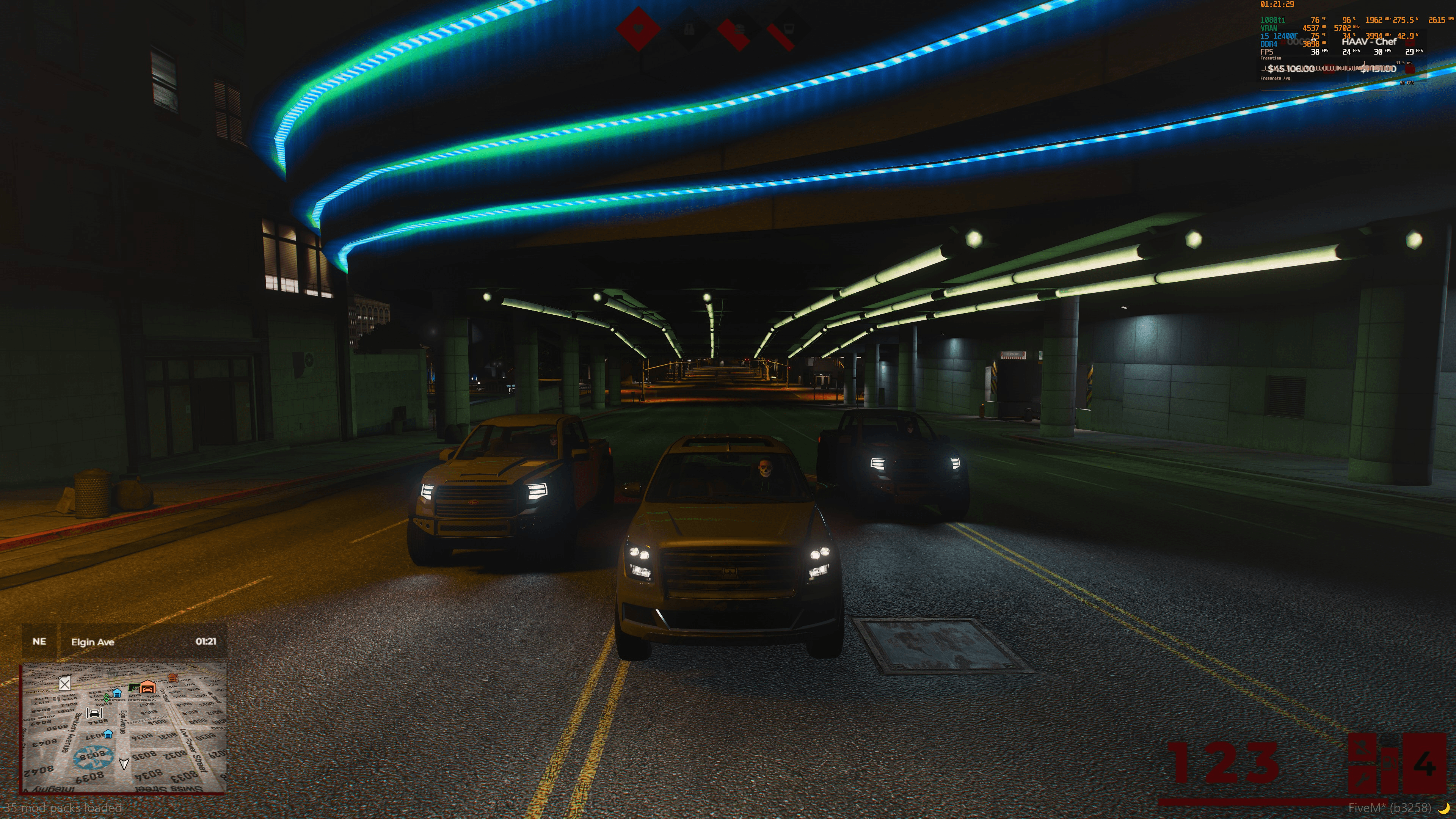The width and height of the screenshot is (1456, 819).
Task: Click the jerry can marker on the minimap
Action: 65,684
